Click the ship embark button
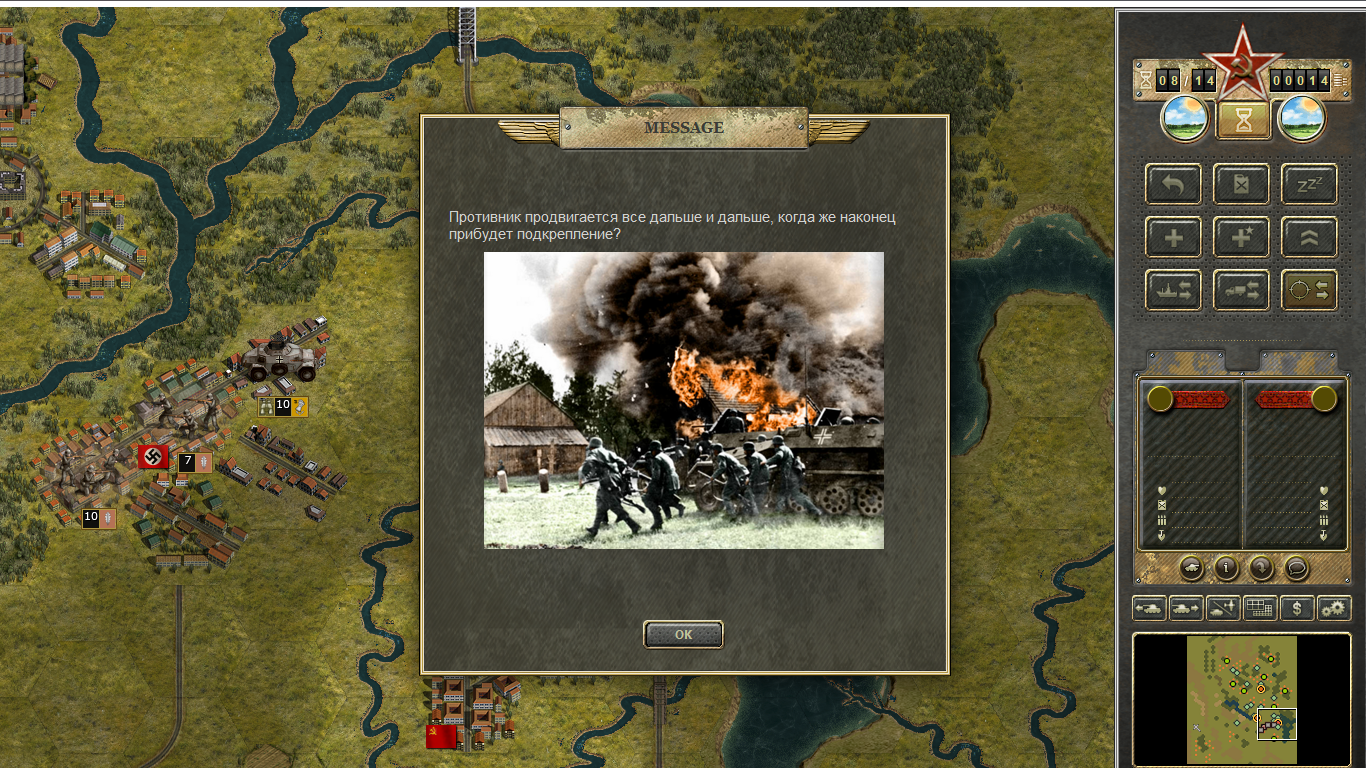The width and height of the screenshot is (1366, 768). click(x=1173, y=290)
